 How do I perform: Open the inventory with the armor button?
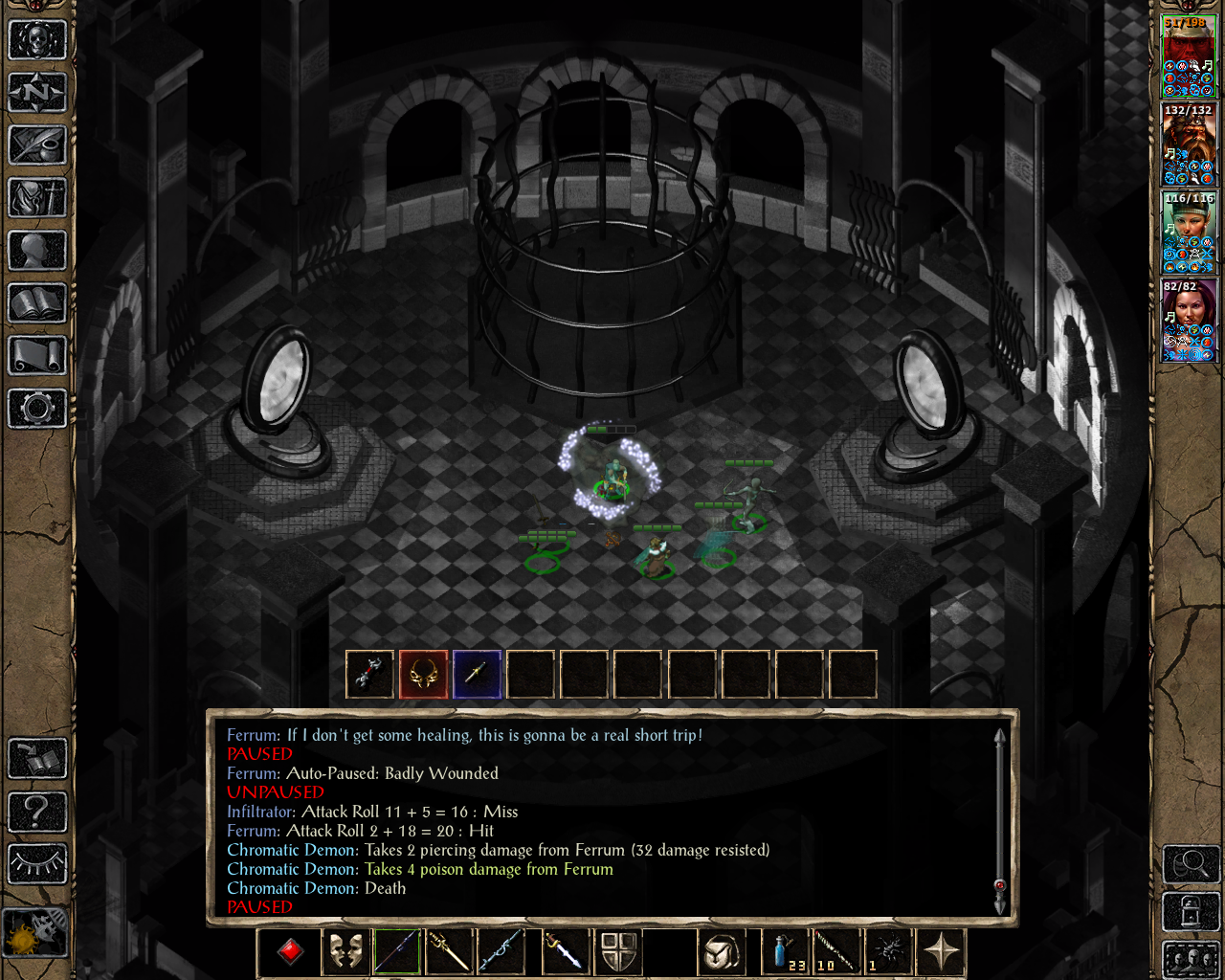click(x=37, y=198)
